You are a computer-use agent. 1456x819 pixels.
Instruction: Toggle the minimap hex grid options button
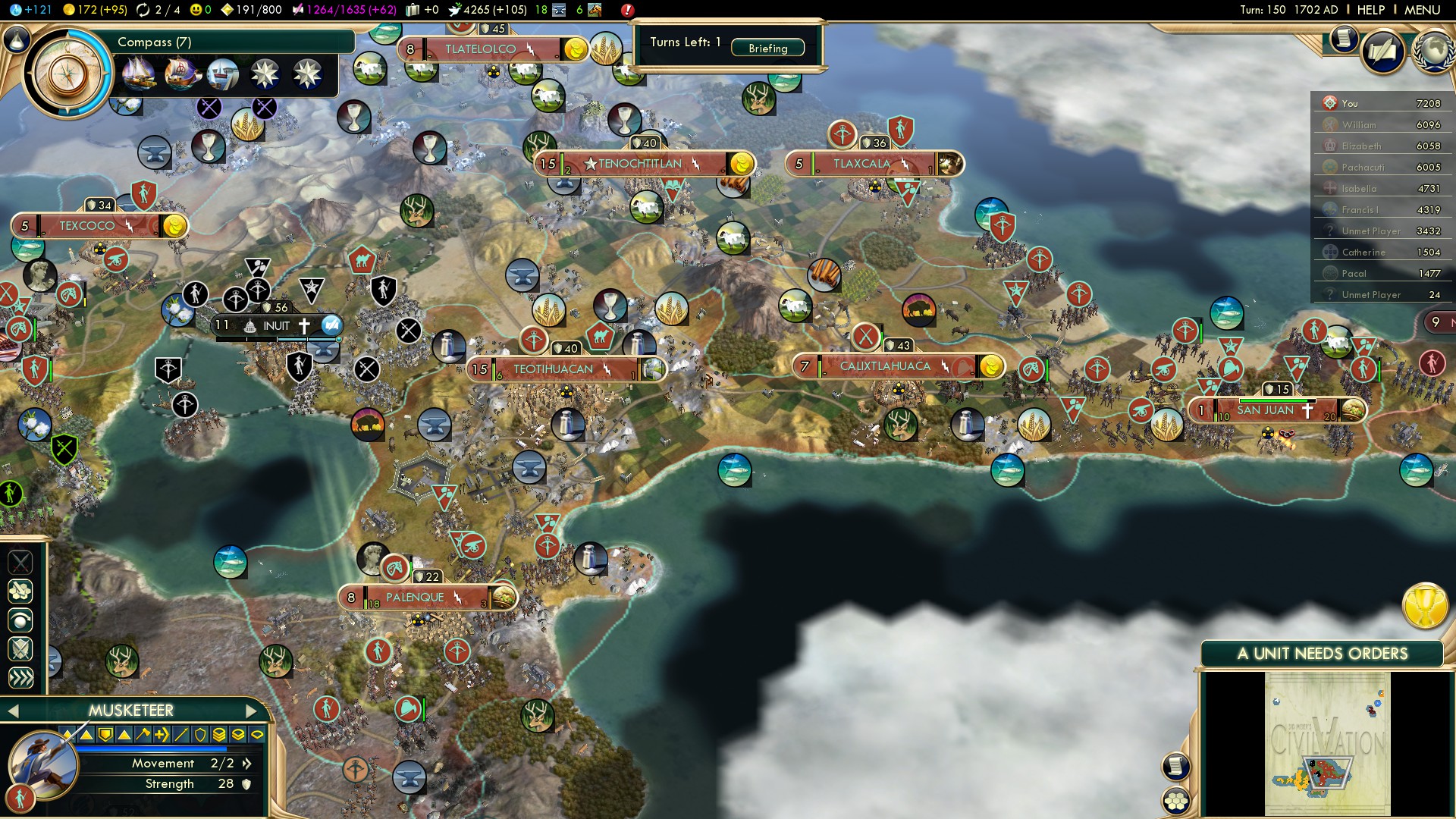[1176, 800]
